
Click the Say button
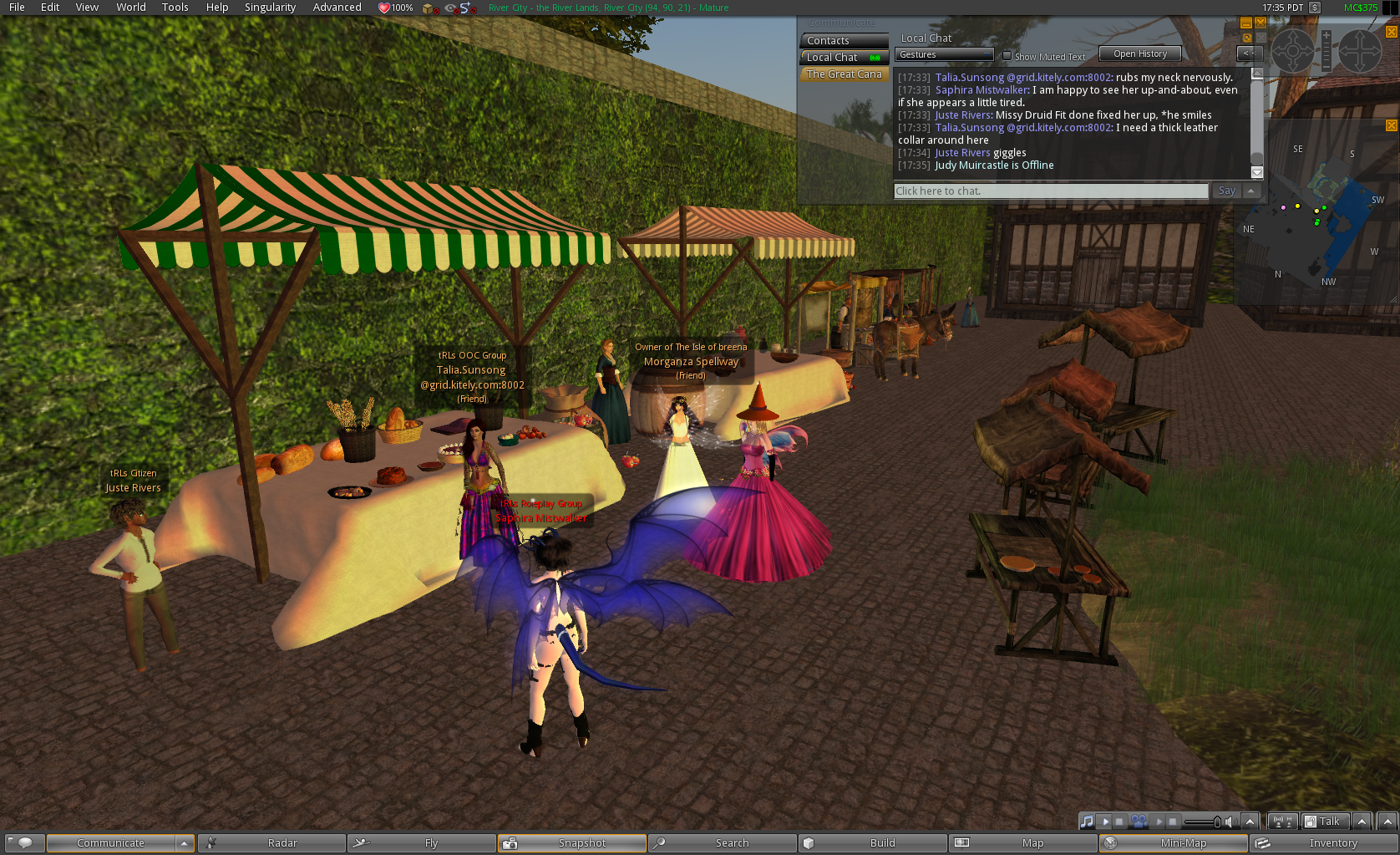tap(1226, 191)
